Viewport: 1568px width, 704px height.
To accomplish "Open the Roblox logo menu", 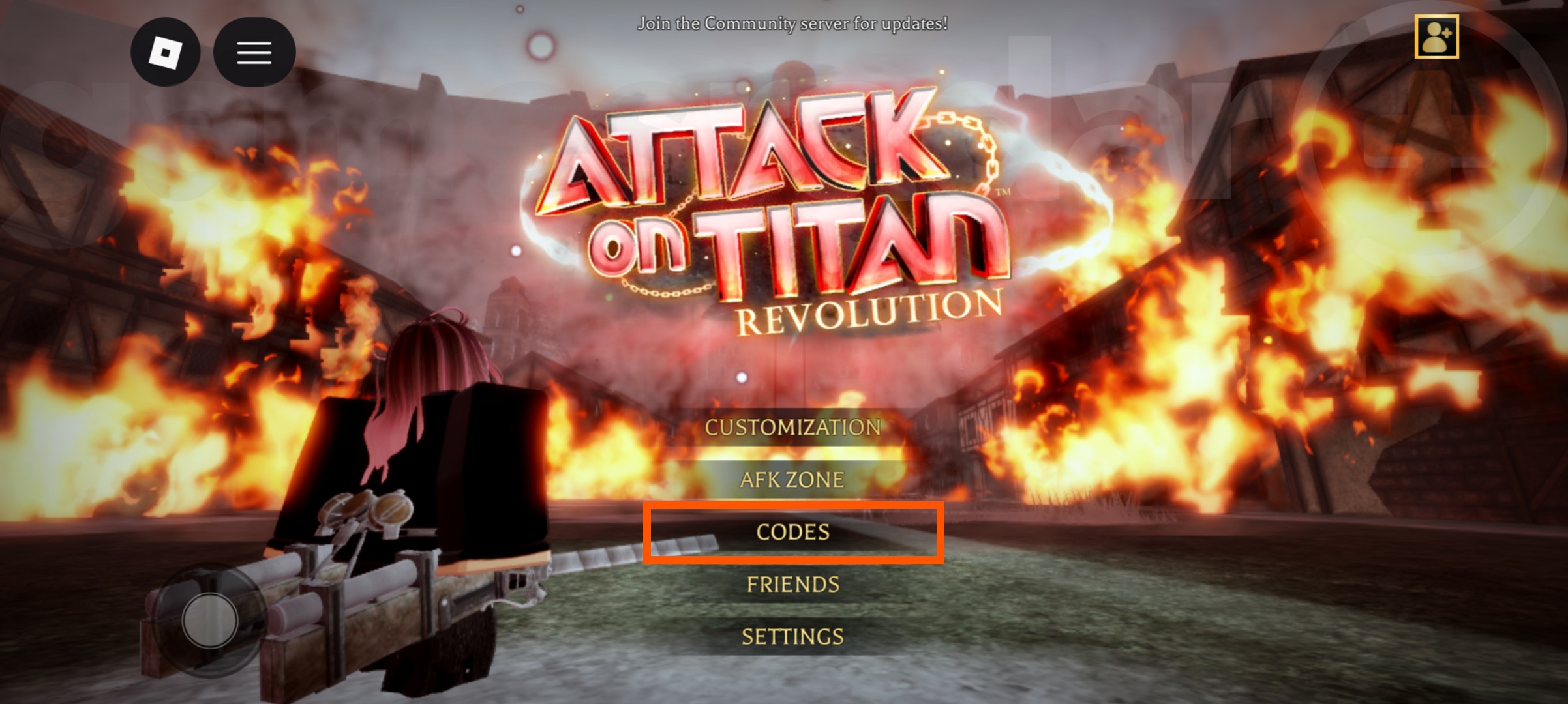I will tap(165, 53).
